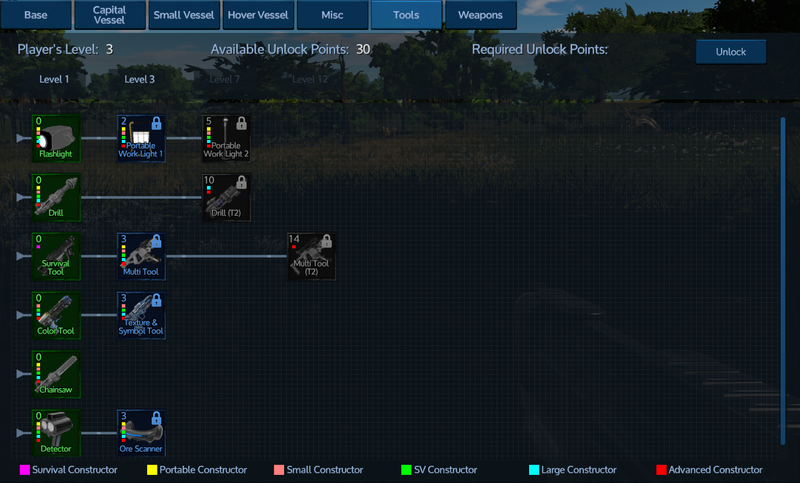The image size is (800, 483).
Task: Switch to the Misc tab
Action: 332,15
